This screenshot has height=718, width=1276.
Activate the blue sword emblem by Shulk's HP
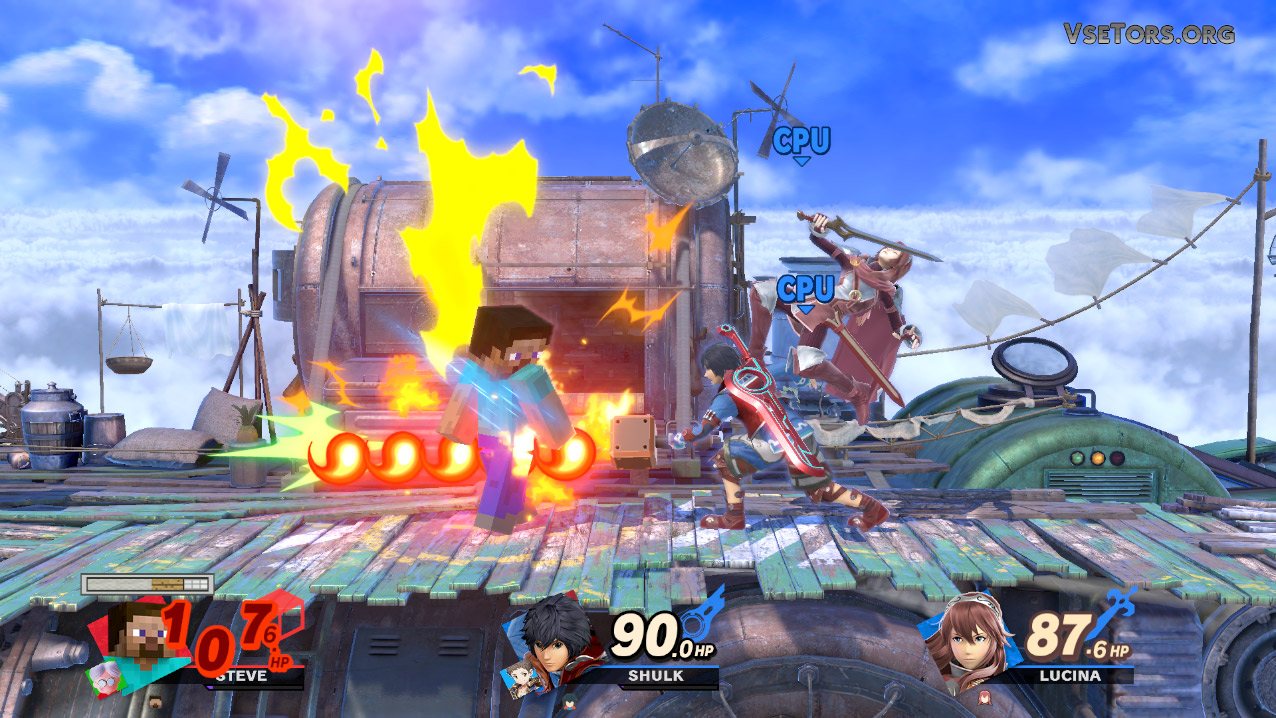[x=707, y=610]
